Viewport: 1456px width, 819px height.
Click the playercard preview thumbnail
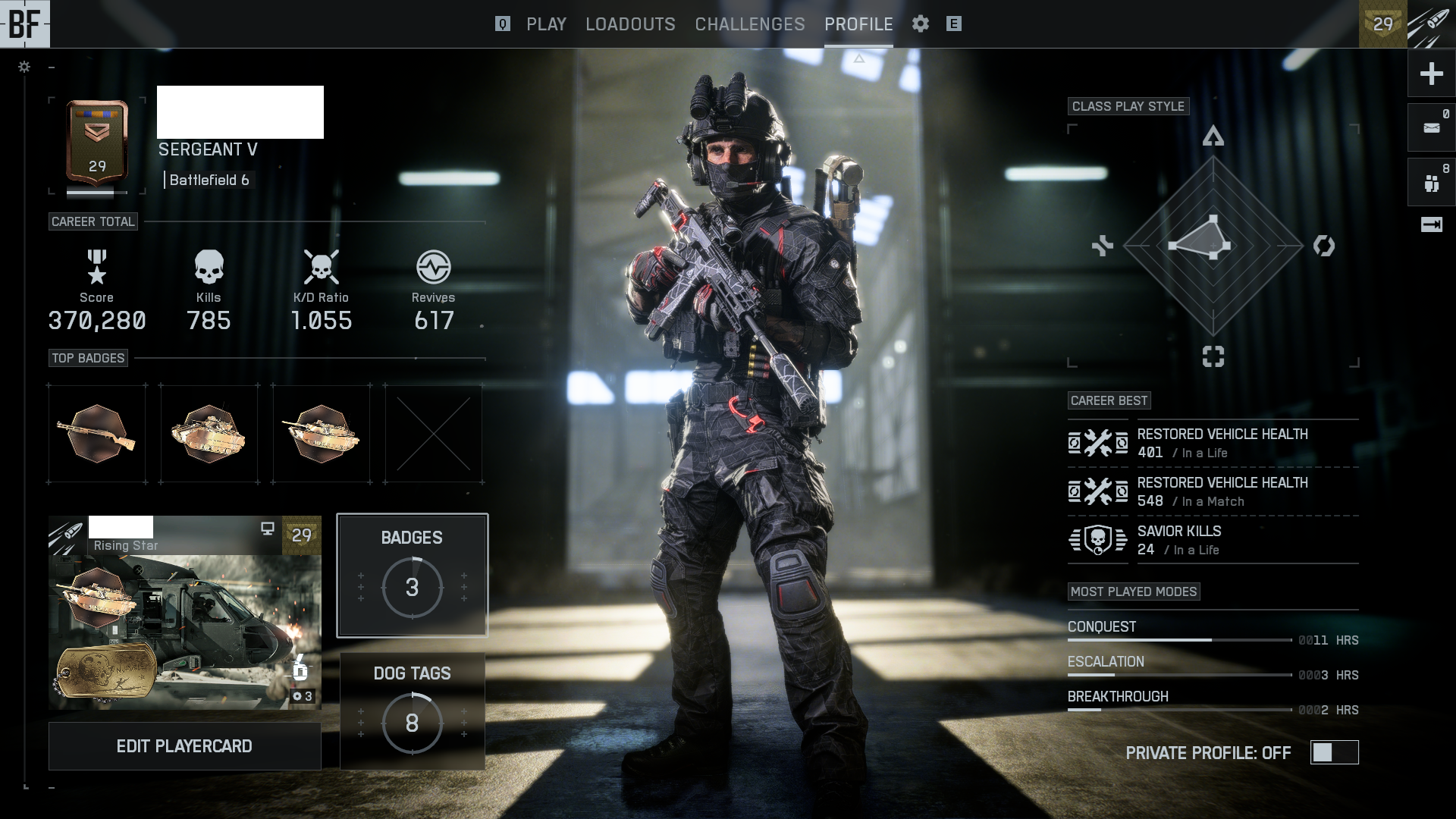click(x=184, y=613)
